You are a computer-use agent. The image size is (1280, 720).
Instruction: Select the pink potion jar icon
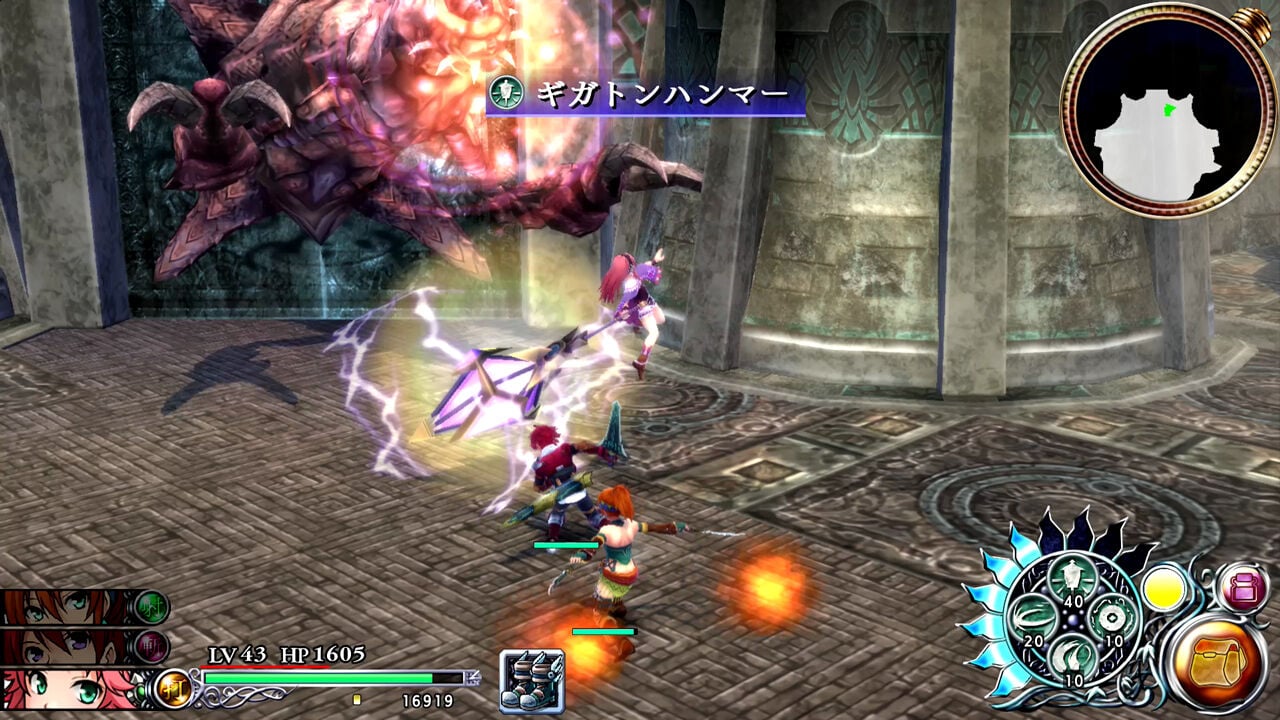tap(1245, 588)
